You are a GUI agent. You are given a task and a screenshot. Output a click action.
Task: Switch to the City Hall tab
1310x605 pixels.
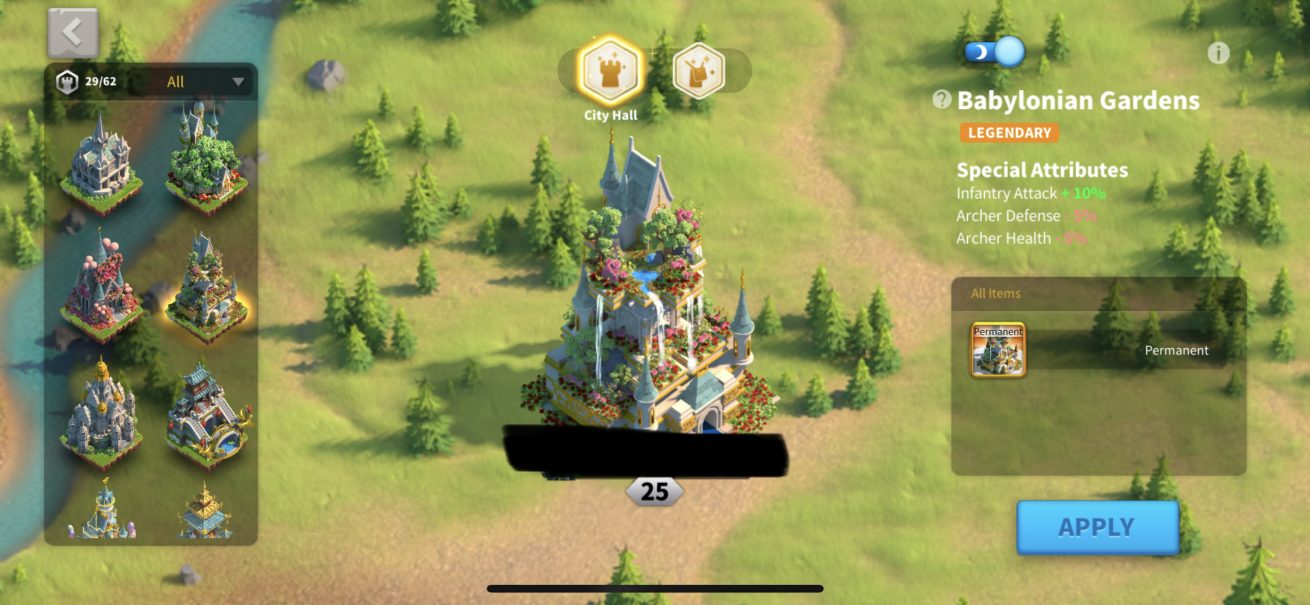(610, 71)
